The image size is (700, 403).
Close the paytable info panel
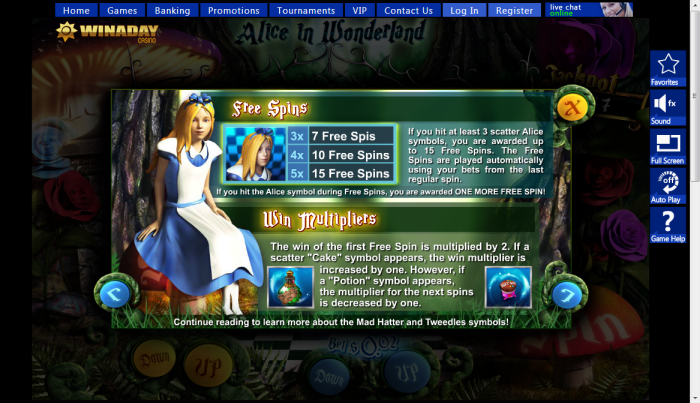[572, 105]
